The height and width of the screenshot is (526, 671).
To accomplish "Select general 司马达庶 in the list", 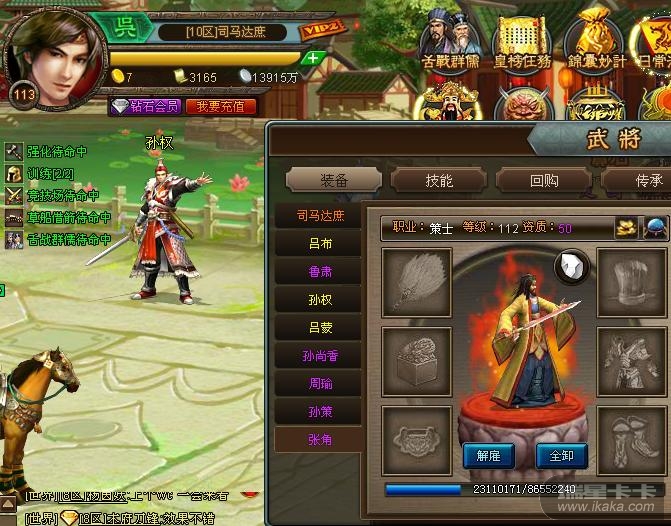I will (320, 215).
